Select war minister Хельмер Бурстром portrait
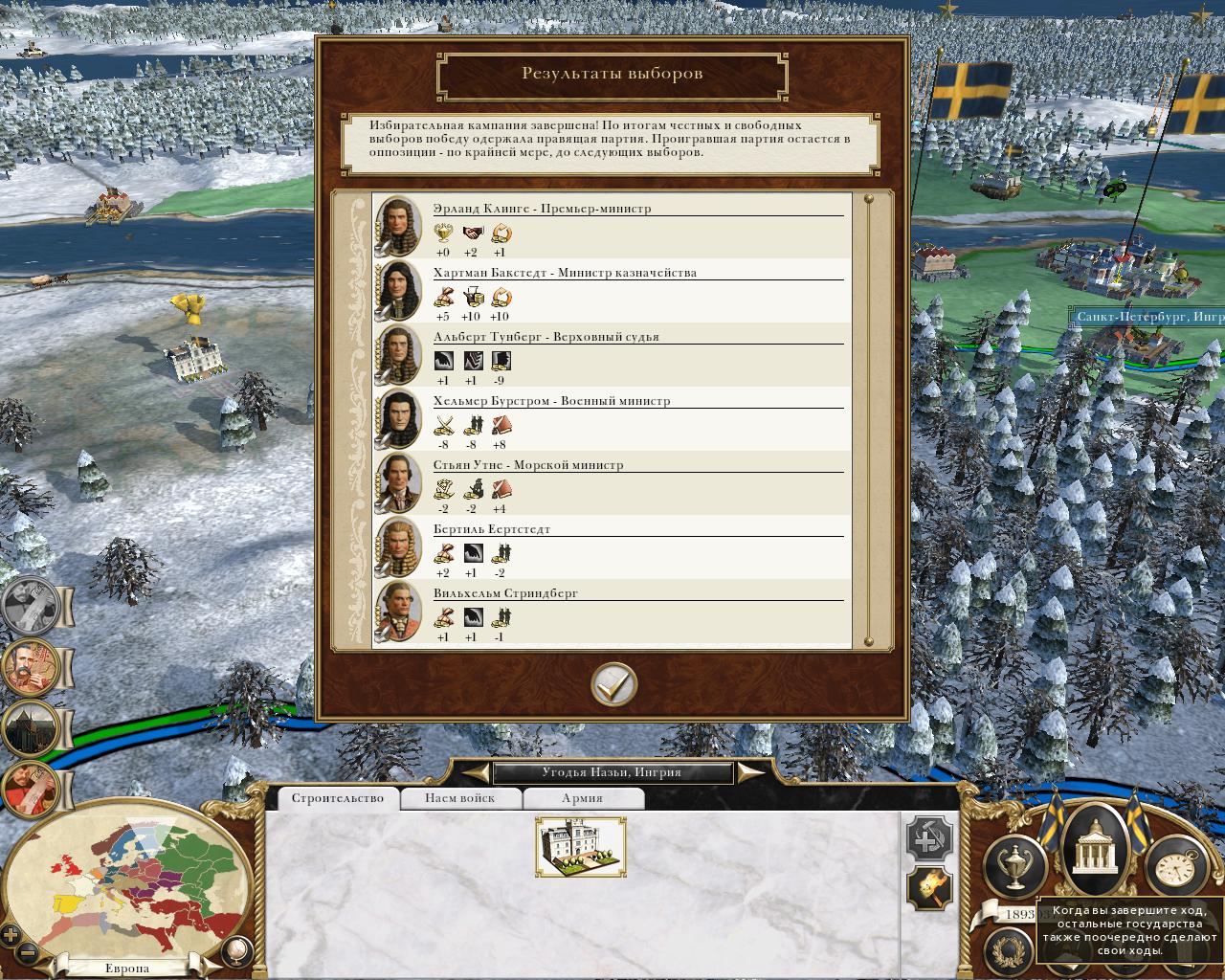The image size is (1225, 980). coord(397,418)
